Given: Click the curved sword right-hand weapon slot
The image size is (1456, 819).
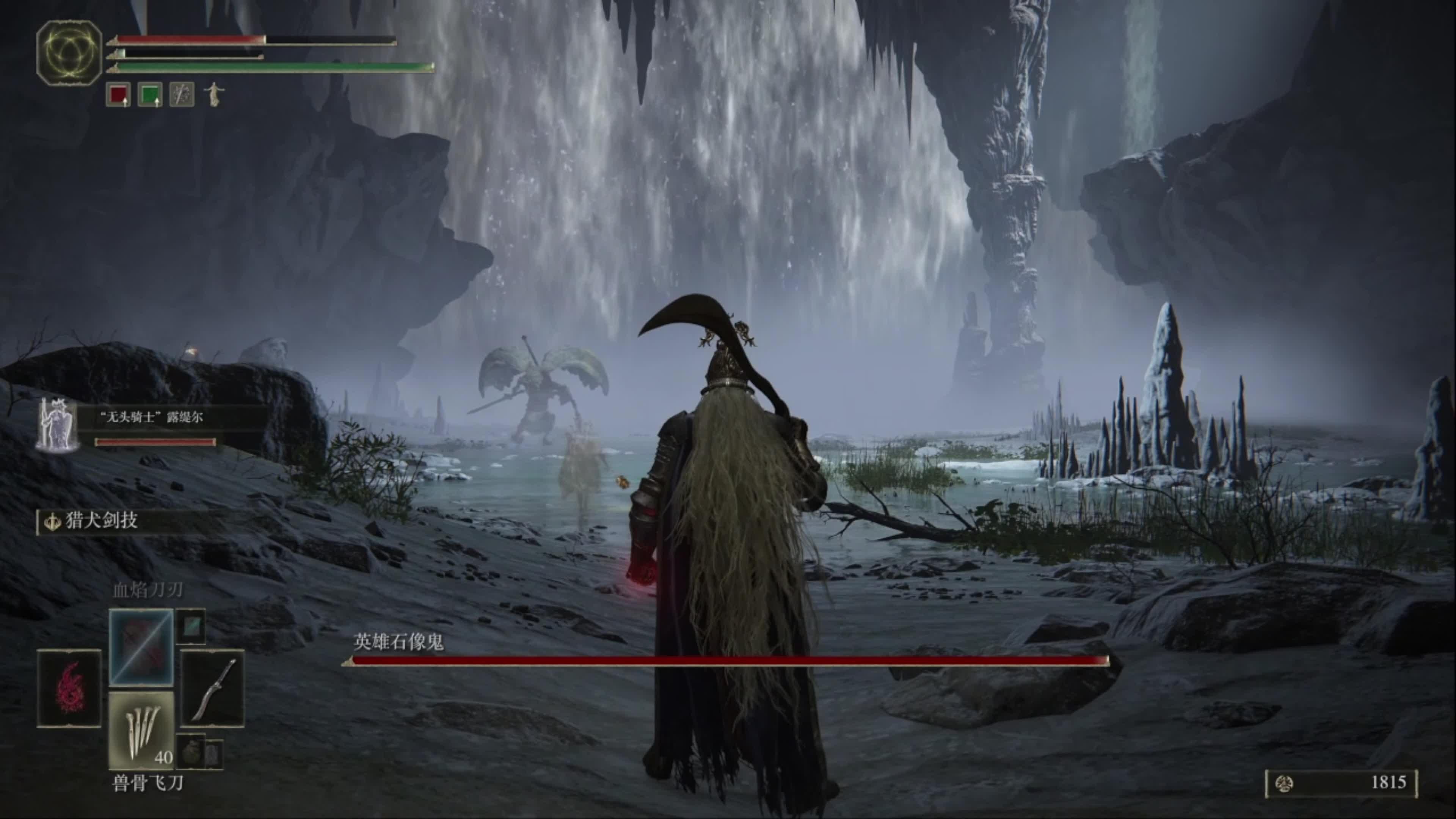Looking at the screenshot, I should pyautogui.click(x=212, y=688).
